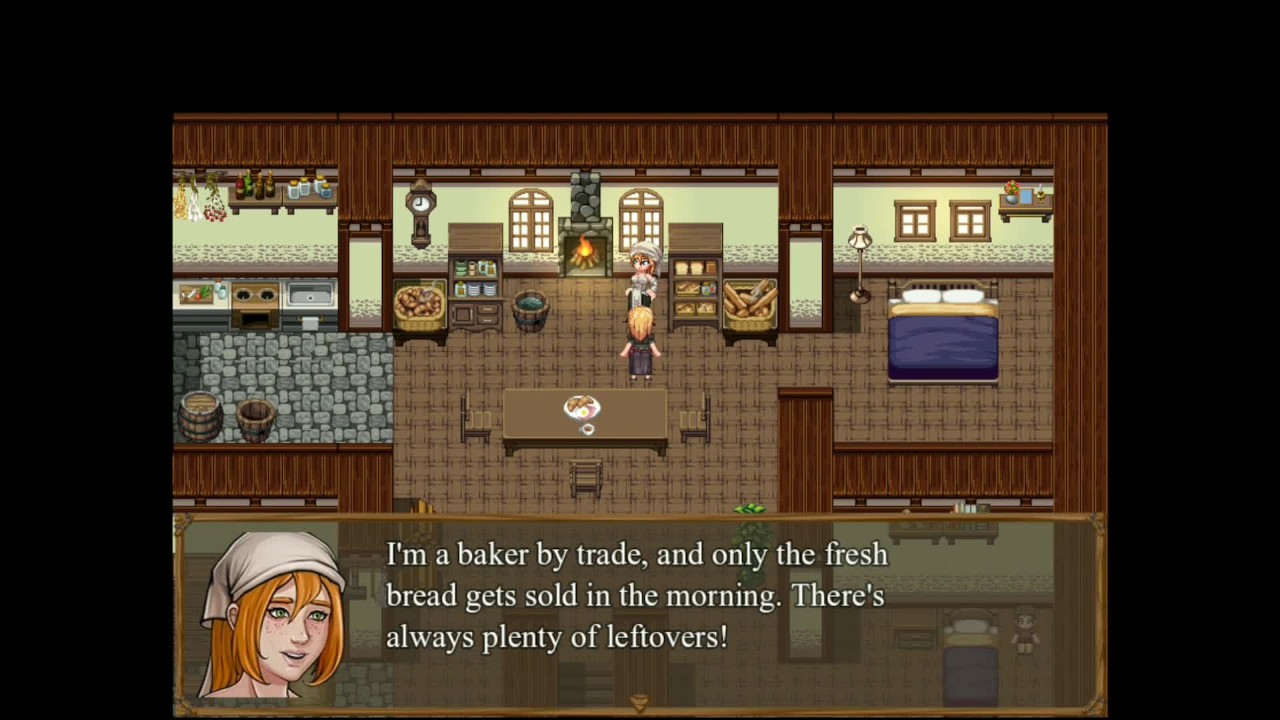Click the dialogue continue arrow indicator
This screenshot has width=1280, height=720.
(x=640, y=702)
